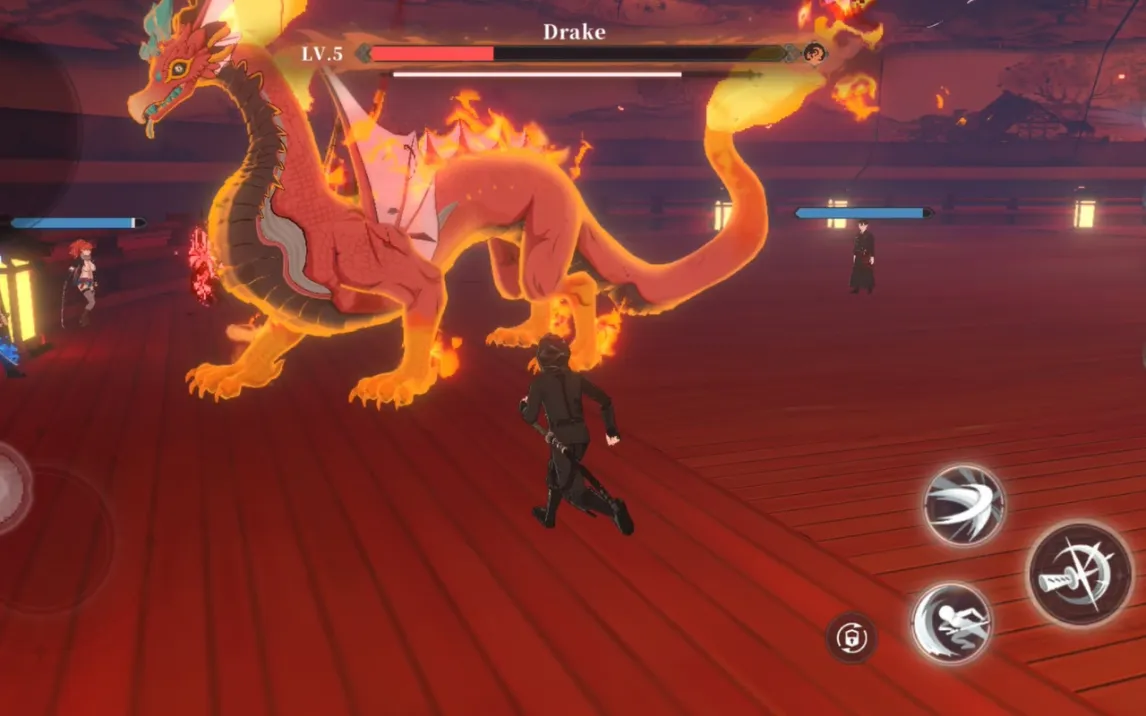
Task: Use the katana basic attack button
Action: point(1080,575)
